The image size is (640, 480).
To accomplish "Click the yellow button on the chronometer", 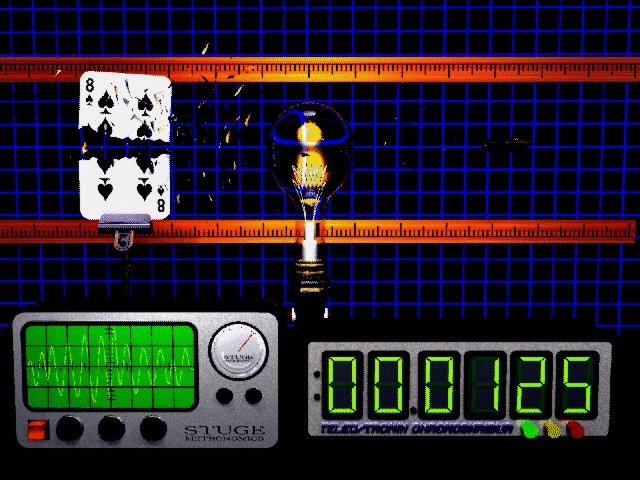I will [552, 430].
